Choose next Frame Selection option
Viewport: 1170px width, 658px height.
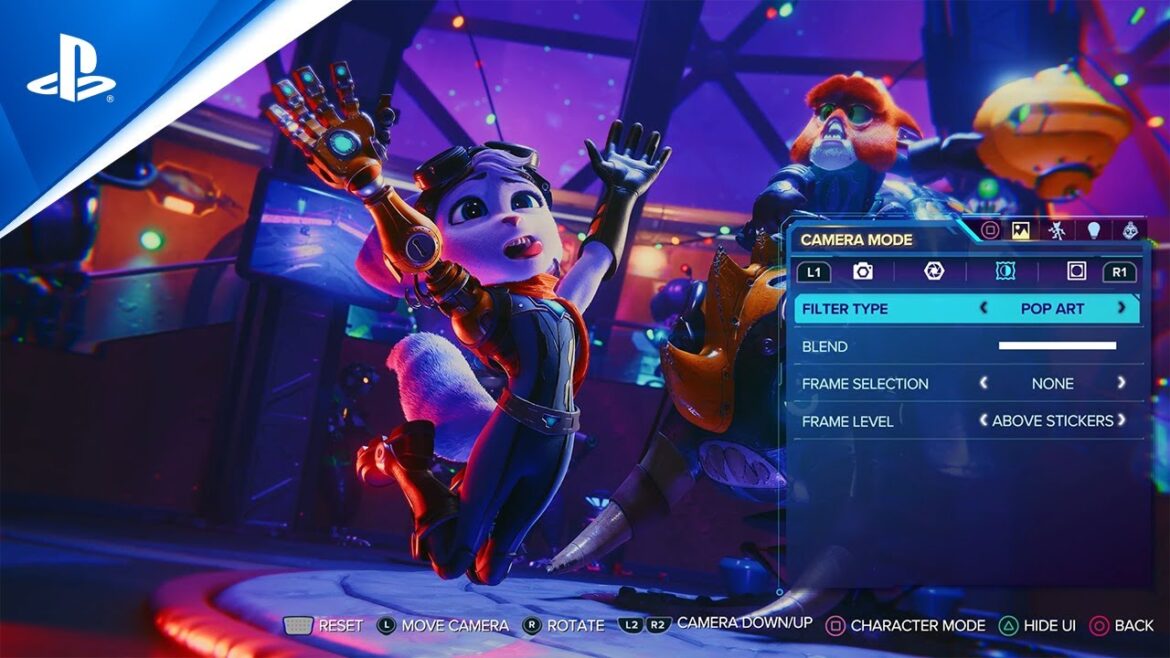tap(1121, 383)
